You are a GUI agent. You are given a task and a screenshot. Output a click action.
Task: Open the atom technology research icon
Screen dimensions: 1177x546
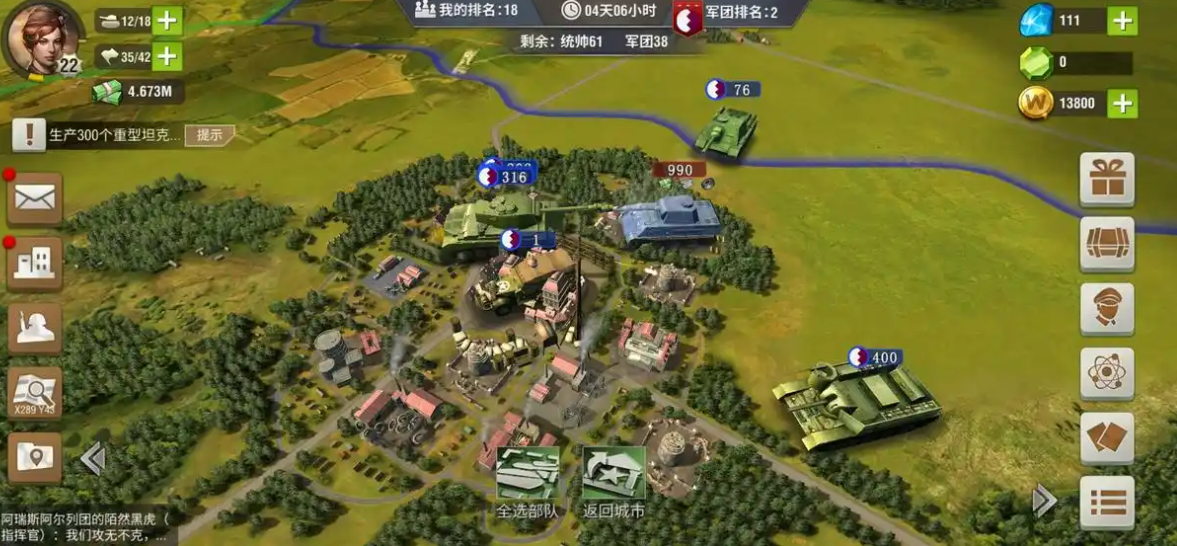point(1107,374)
